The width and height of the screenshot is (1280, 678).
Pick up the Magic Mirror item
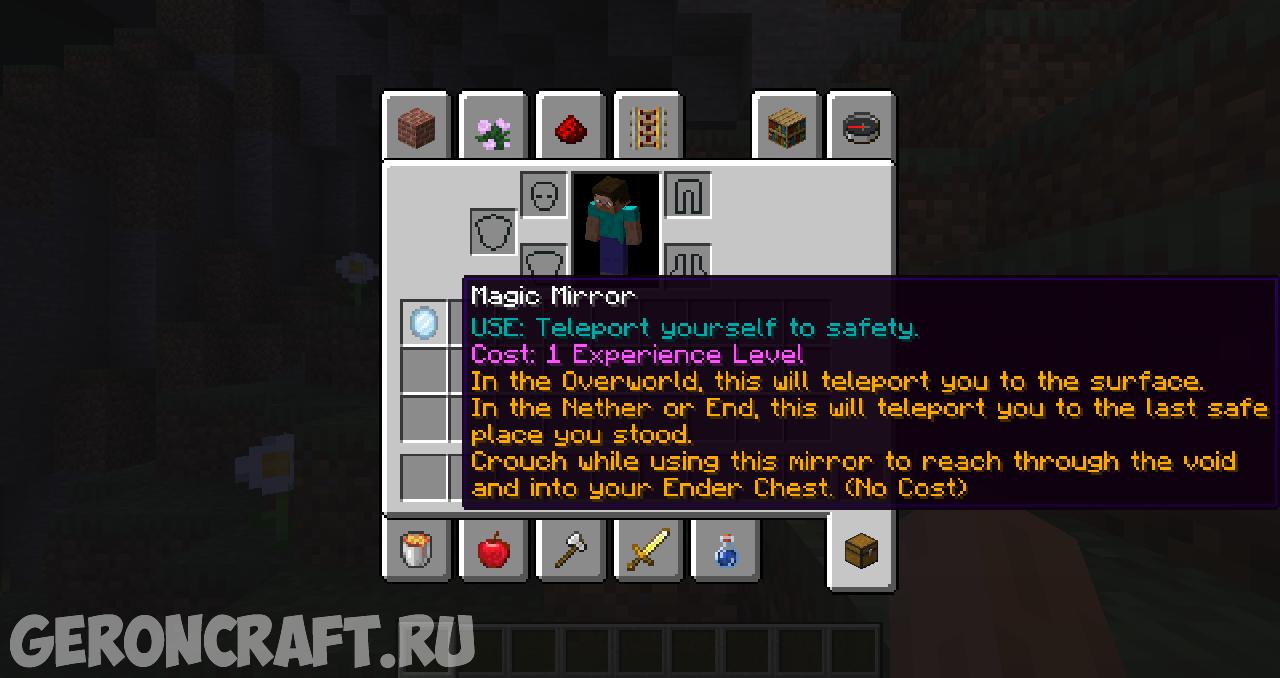pos(424,323)
